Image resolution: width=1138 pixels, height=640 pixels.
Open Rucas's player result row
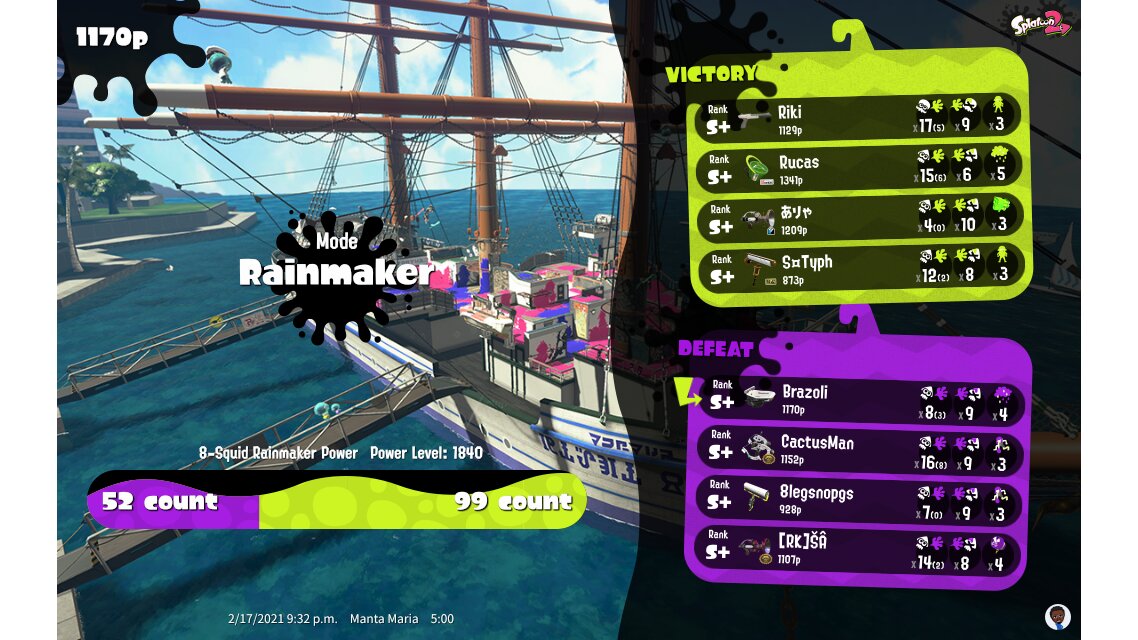(858, 168)
